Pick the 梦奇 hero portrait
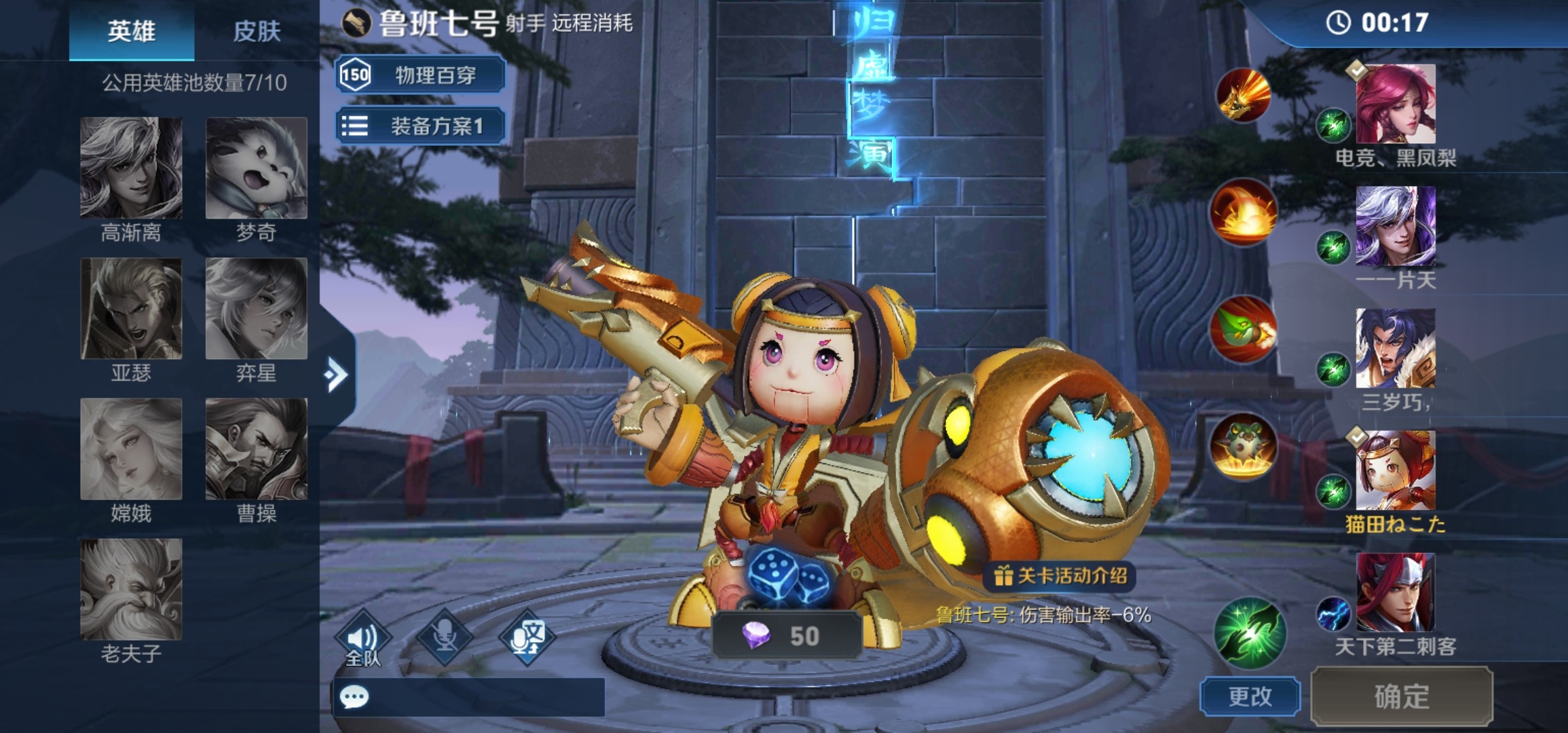 (257, 168)
